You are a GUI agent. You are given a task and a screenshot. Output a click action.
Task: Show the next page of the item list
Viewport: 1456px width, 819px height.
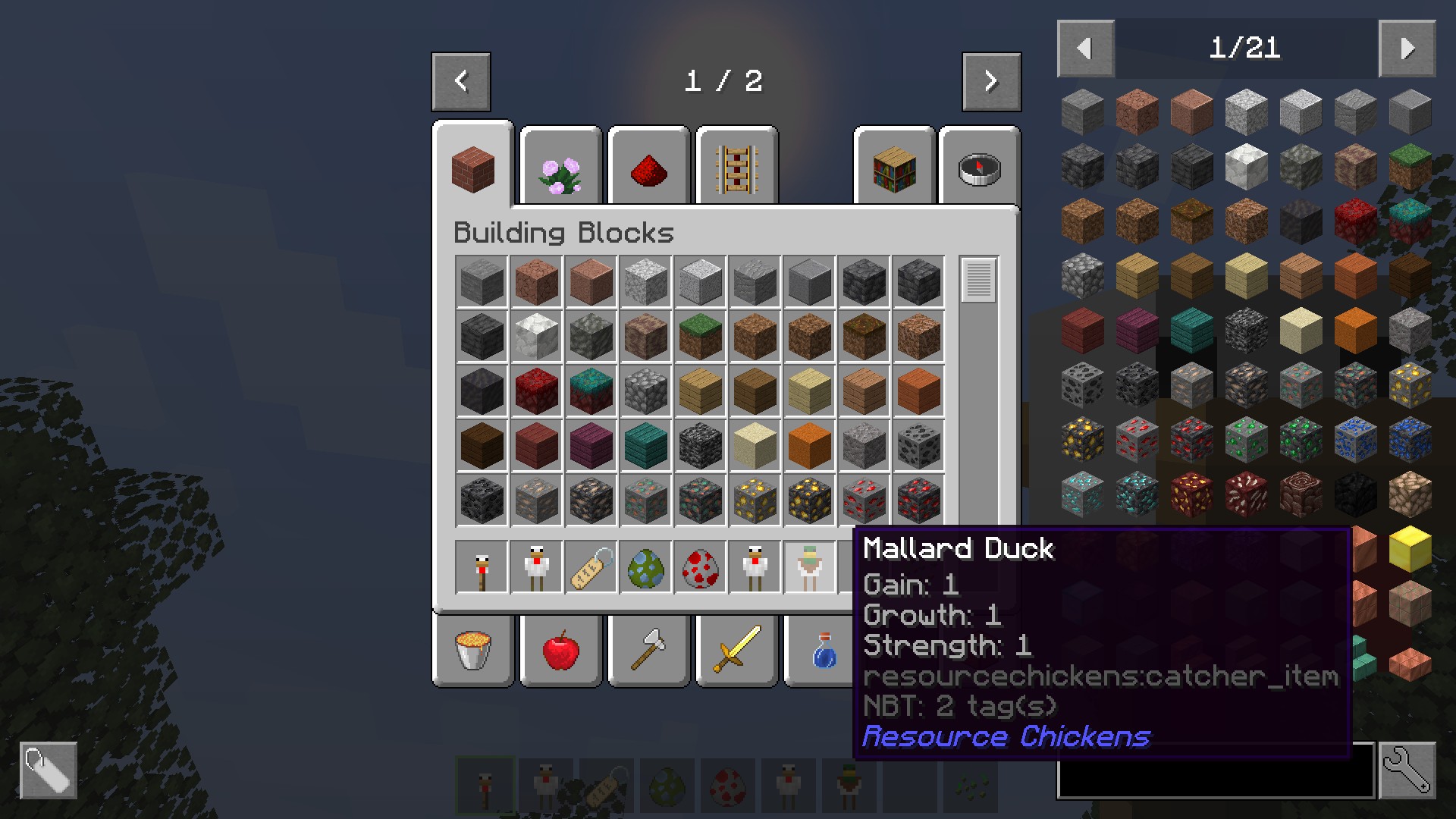[1407, 49]
